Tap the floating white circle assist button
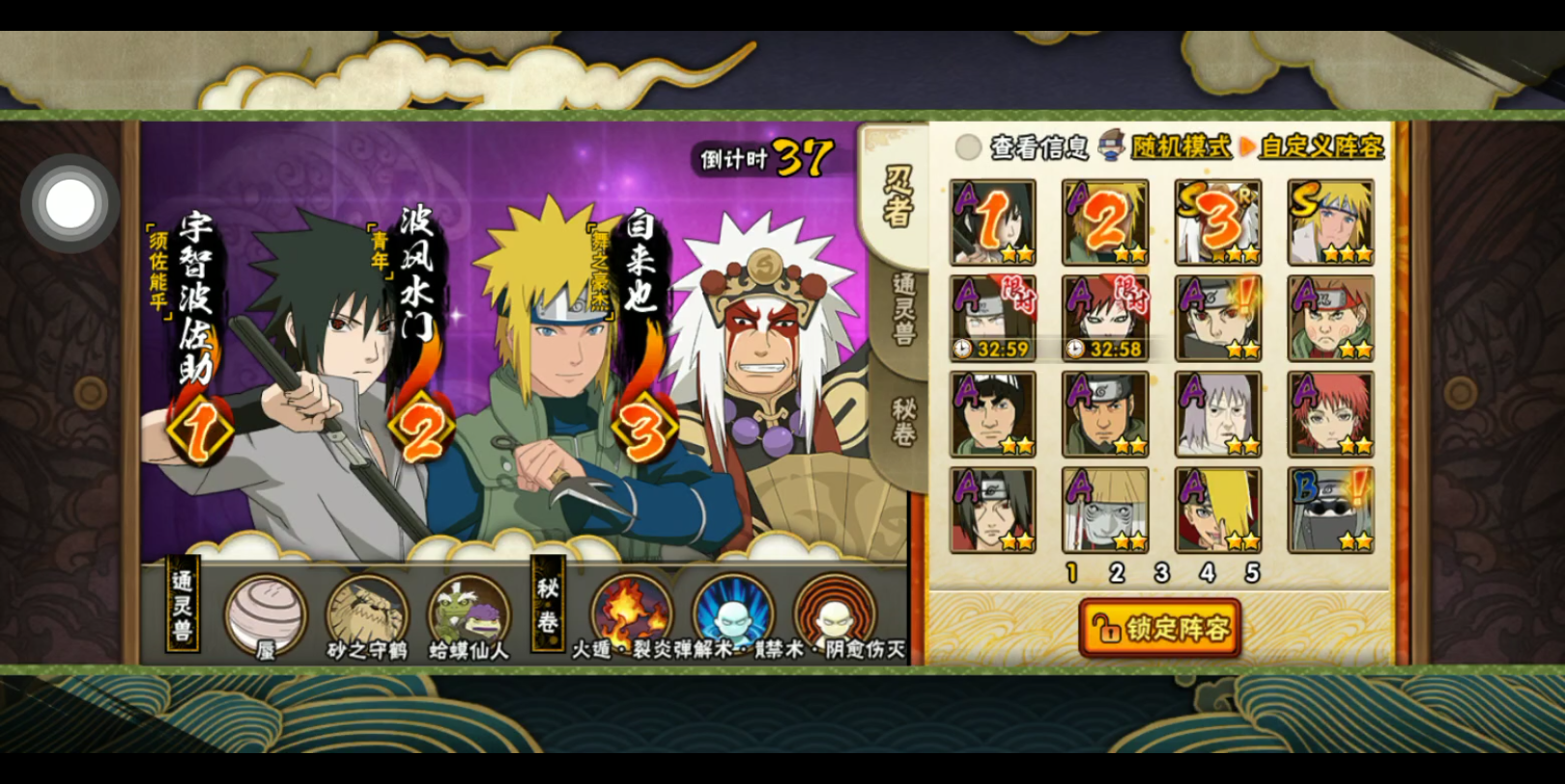Viewport: 1565px width, 784px height. pos(70,204)
